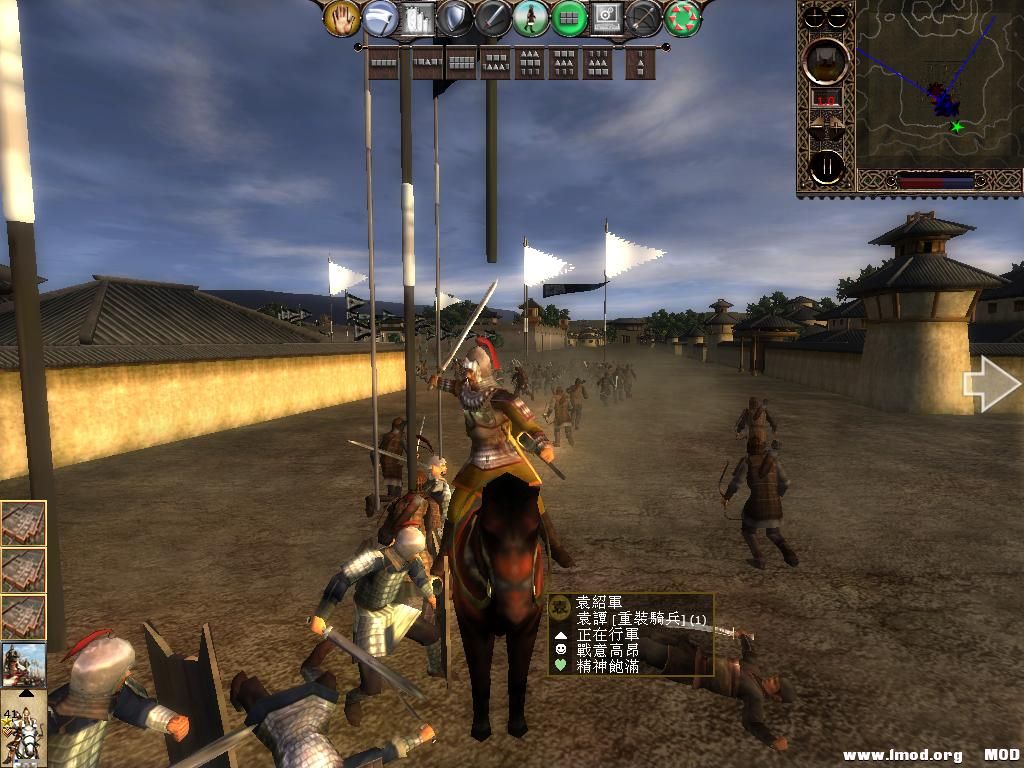Open the camera view round button
This screenshot has width=1024, height=768.
tap(827, 61)
